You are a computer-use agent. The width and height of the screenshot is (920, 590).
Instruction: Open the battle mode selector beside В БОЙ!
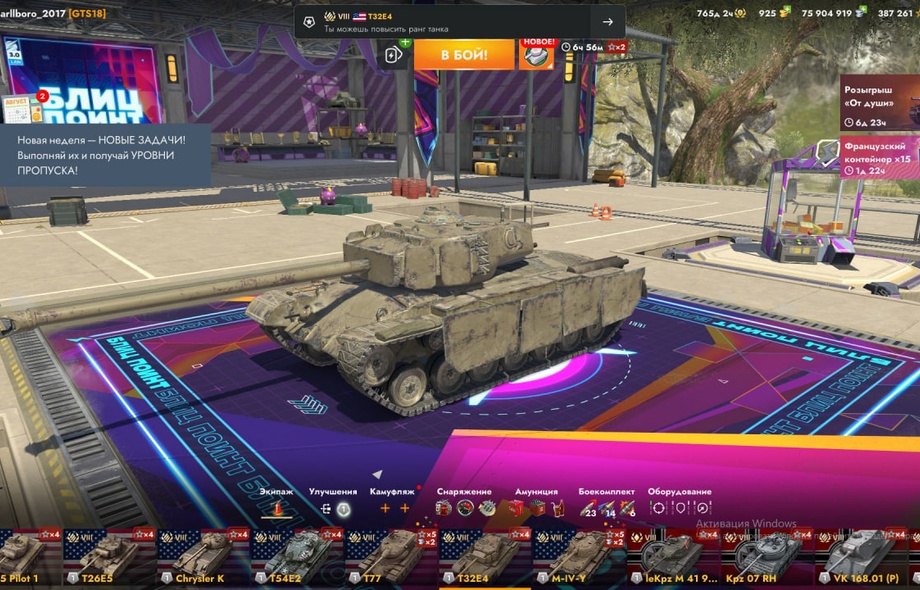tap(394, 55)
